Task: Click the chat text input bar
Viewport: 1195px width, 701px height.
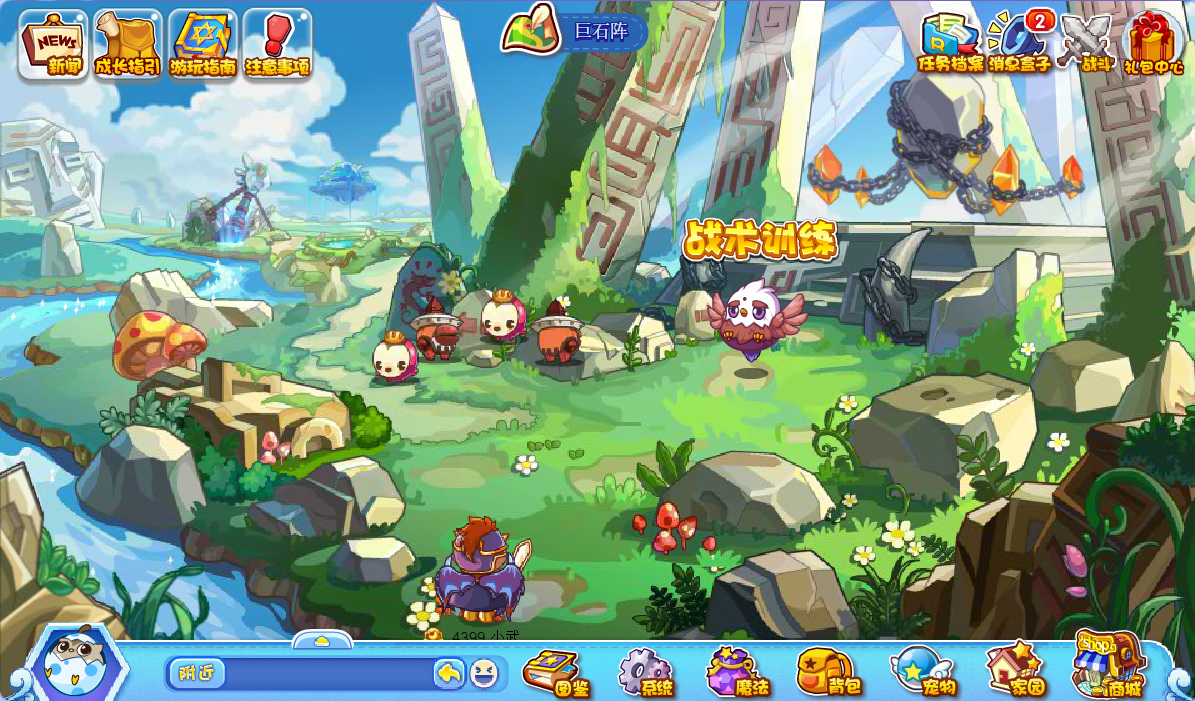Action: tap(328, 674)
